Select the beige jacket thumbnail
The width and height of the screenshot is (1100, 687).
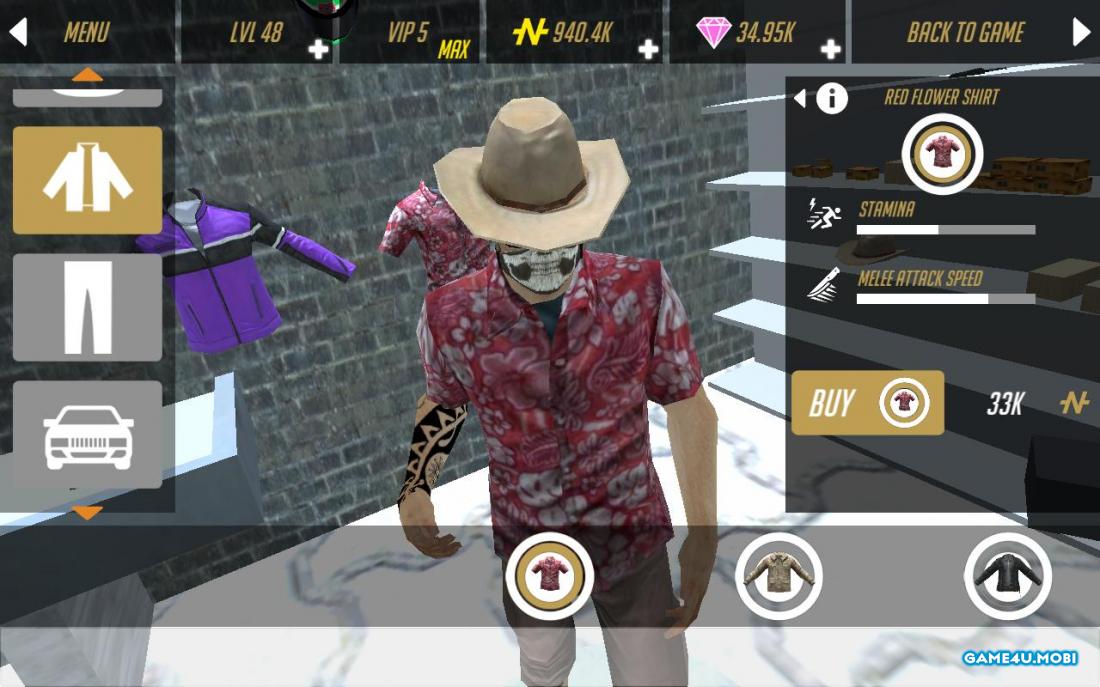779,575
